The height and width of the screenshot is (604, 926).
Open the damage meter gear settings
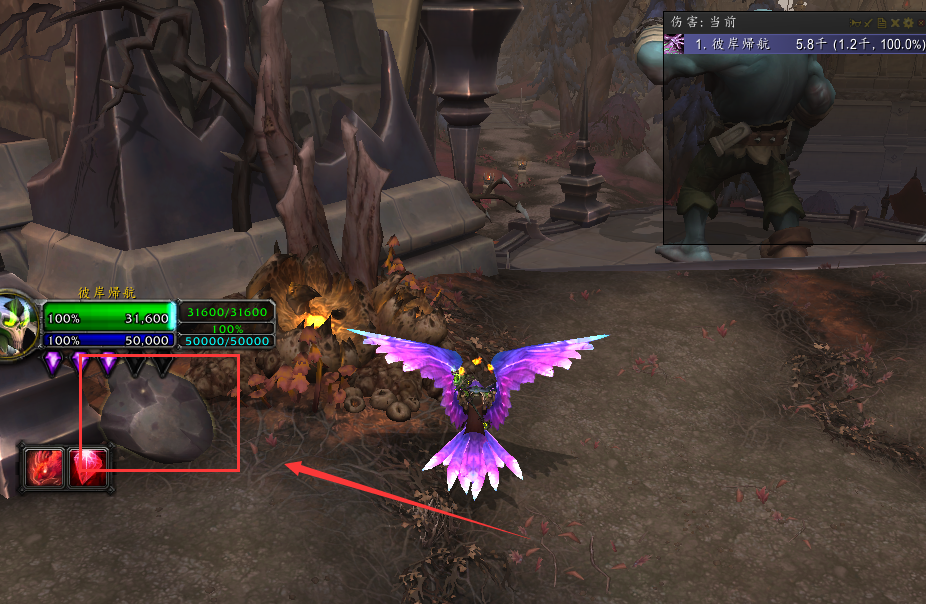pos(908,22)
